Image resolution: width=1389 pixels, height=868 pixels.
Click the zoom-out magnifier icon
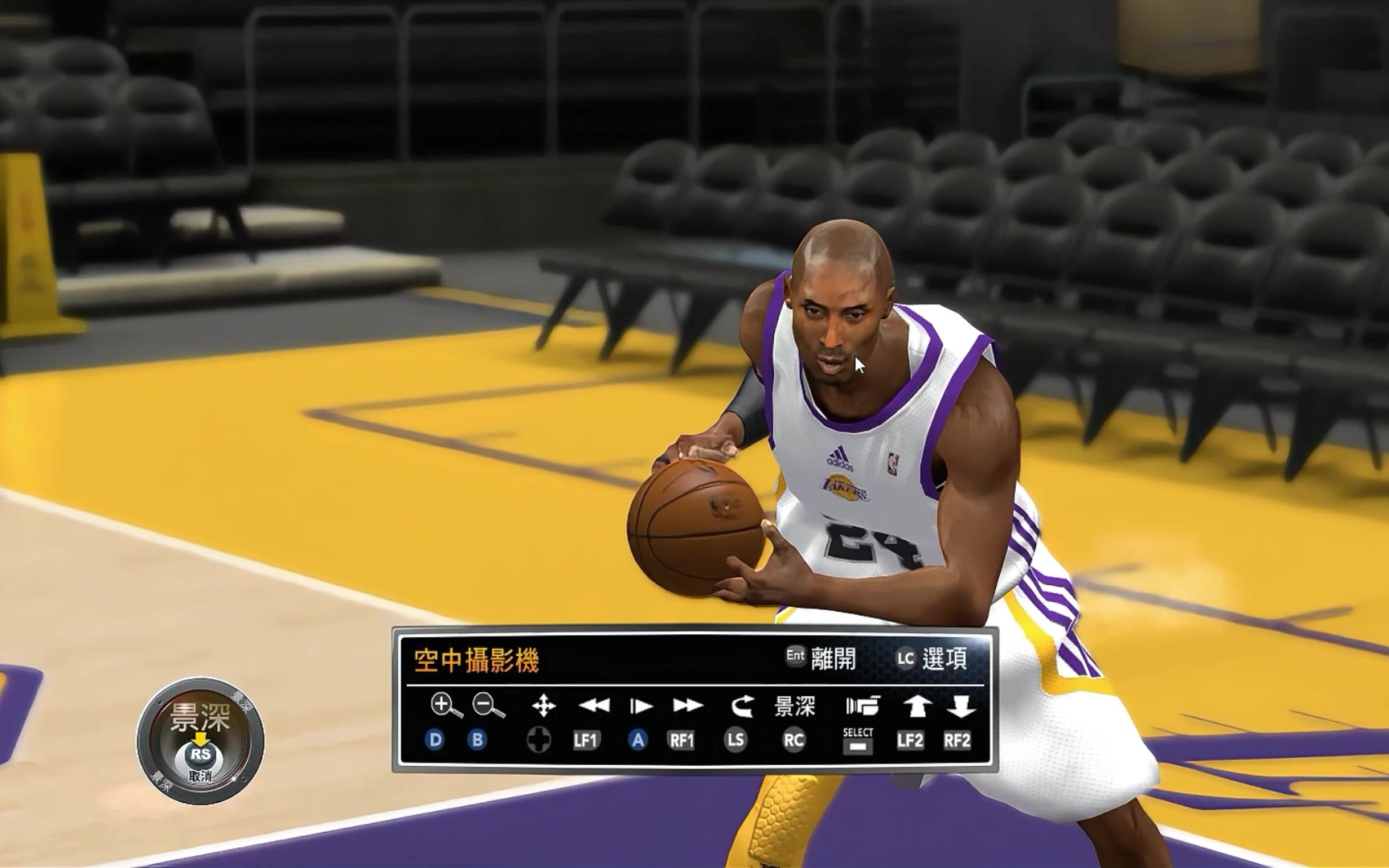488,706
